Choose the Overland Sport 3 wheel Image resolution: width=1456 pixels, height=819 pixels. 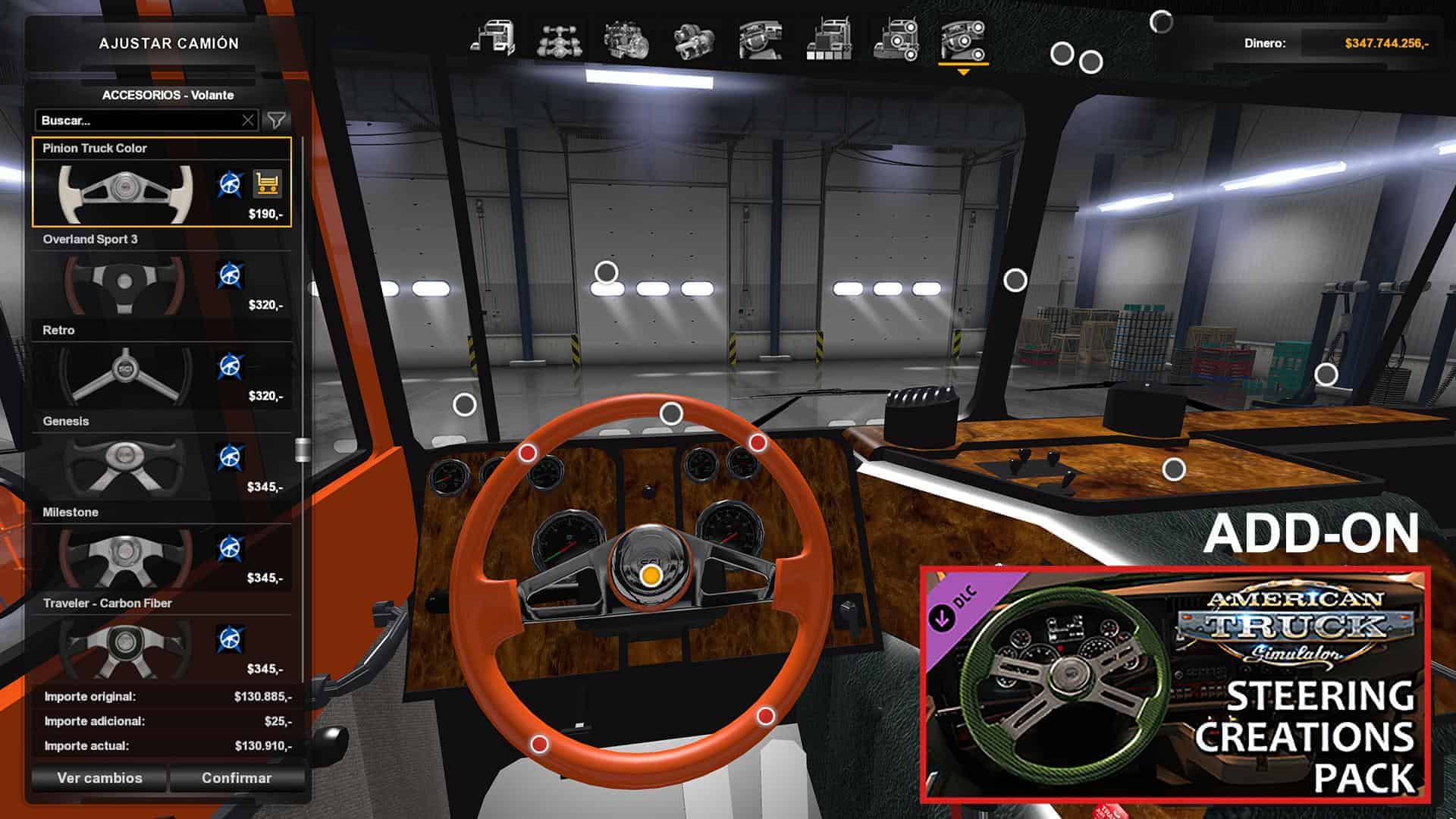[x=124, y=282]
